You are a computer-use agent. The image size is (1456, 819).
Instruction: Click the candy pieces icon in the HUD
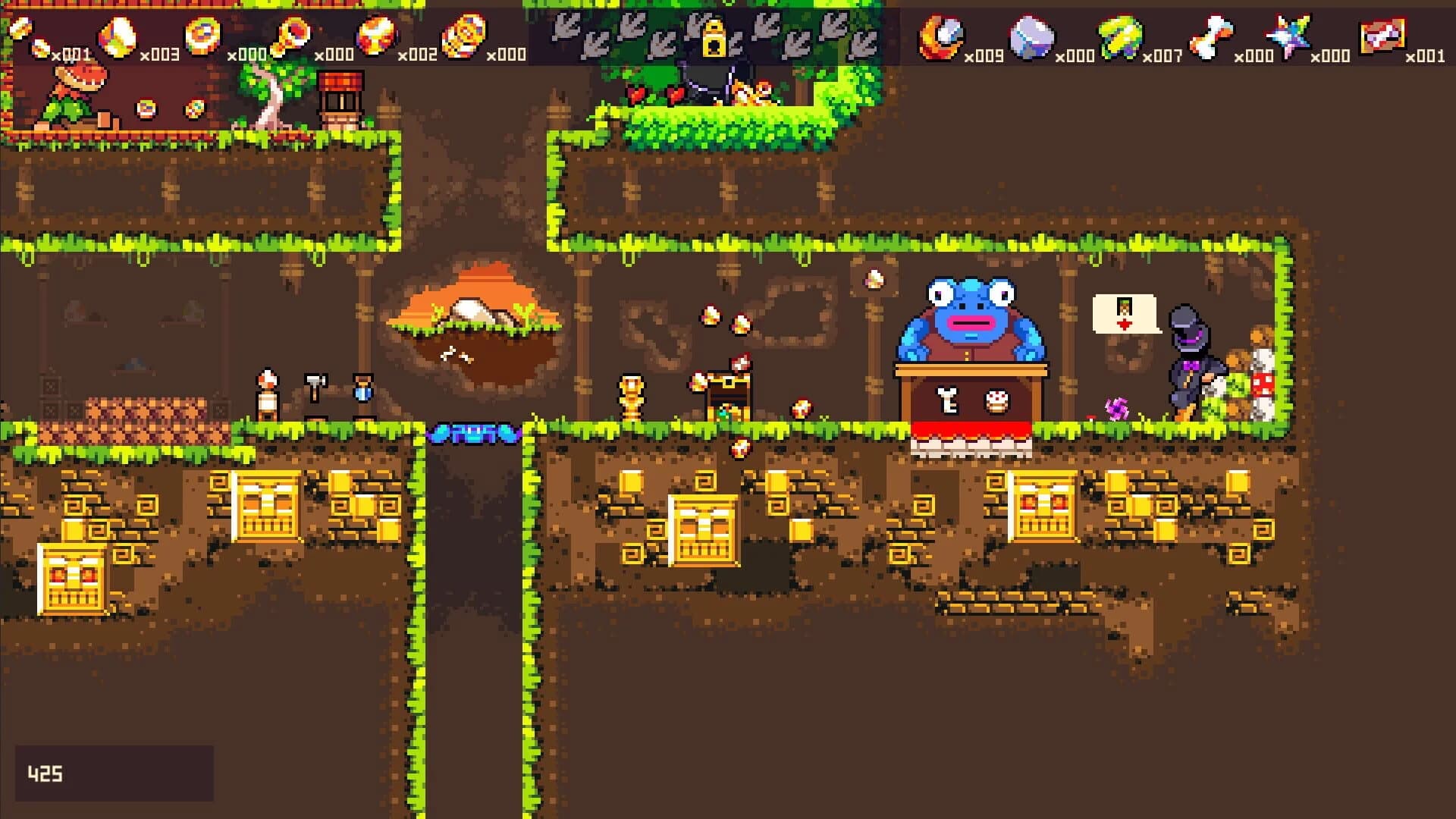[x=30, y=38]
